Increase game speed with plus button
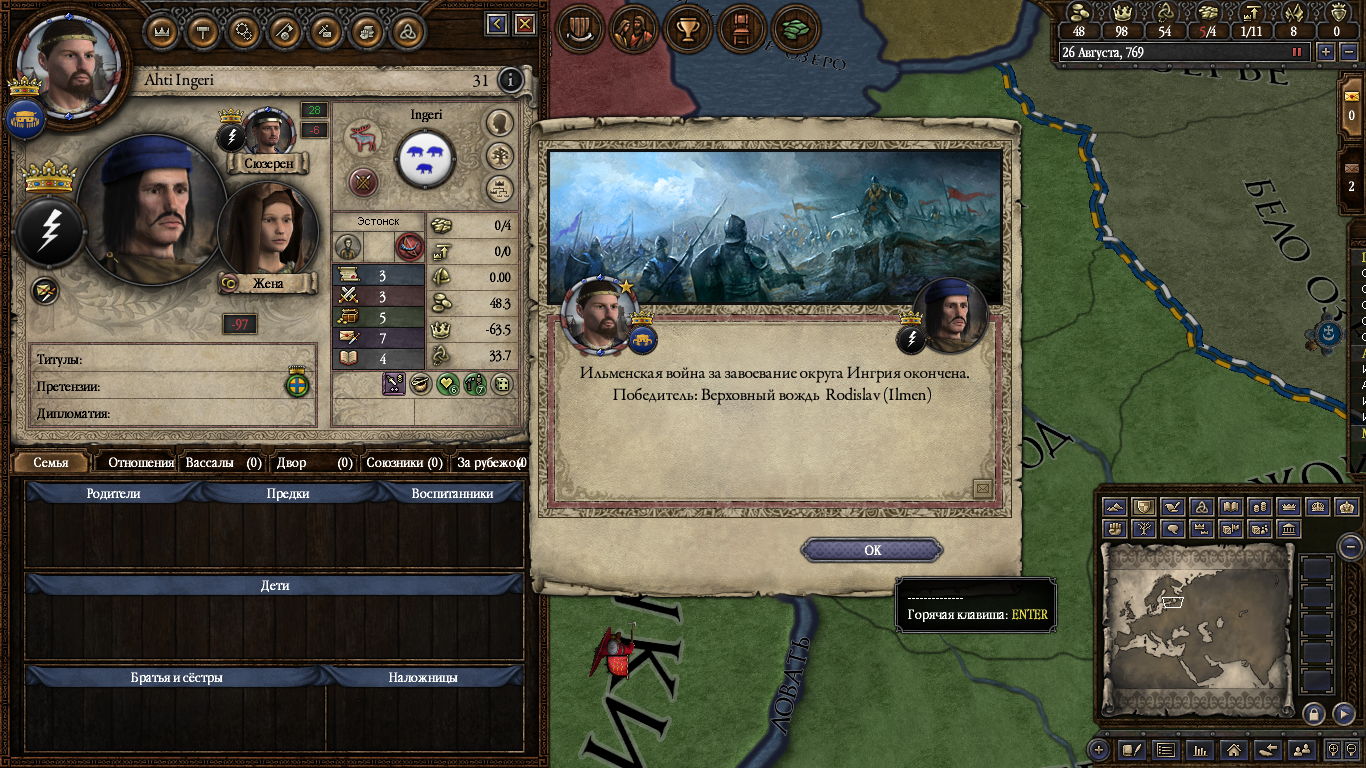The image size is (1366, 768). [1326, 52]
